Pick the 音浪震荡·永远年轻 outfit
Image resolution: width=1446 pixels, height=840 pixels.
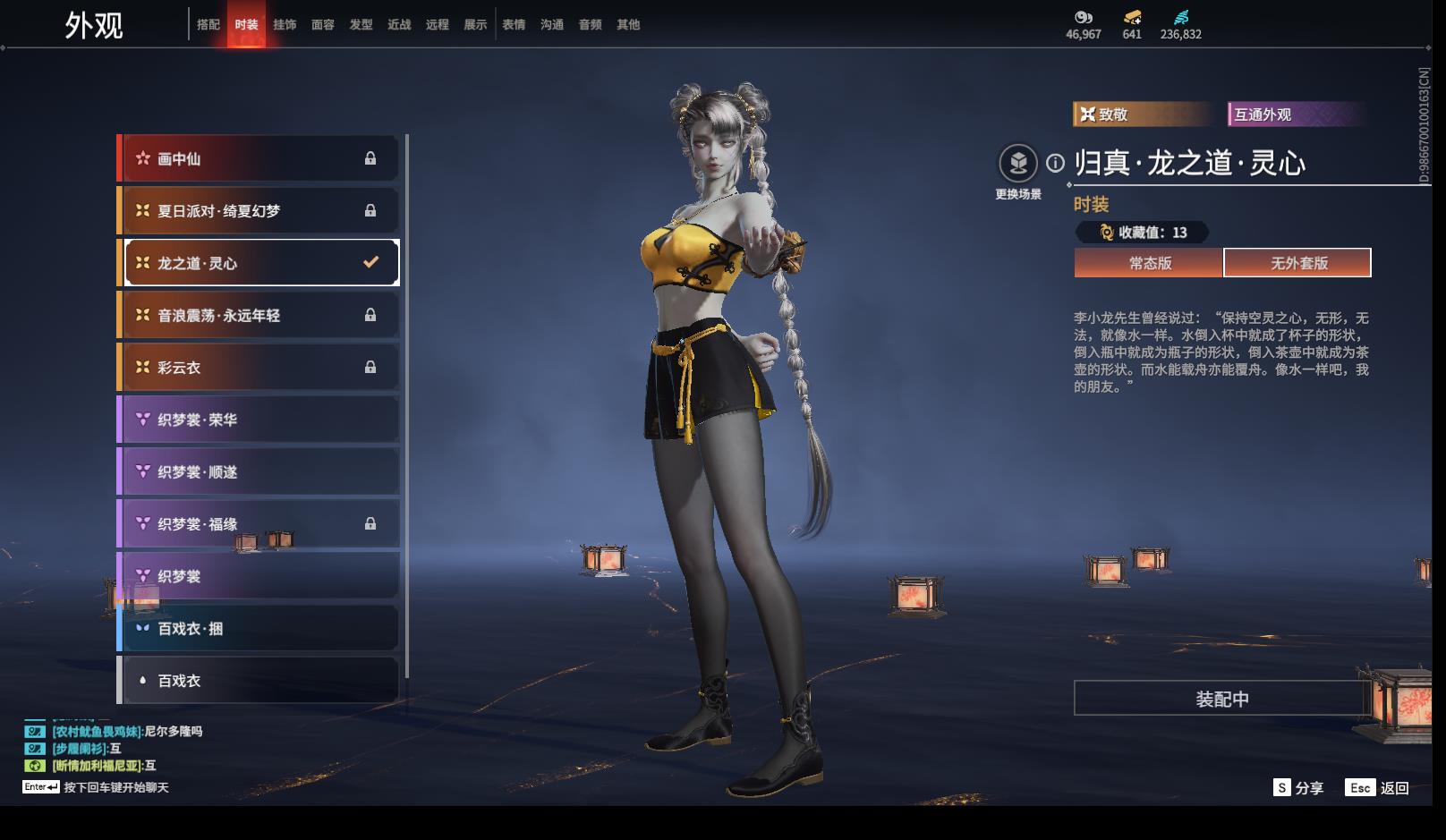(x=259, y=315)
